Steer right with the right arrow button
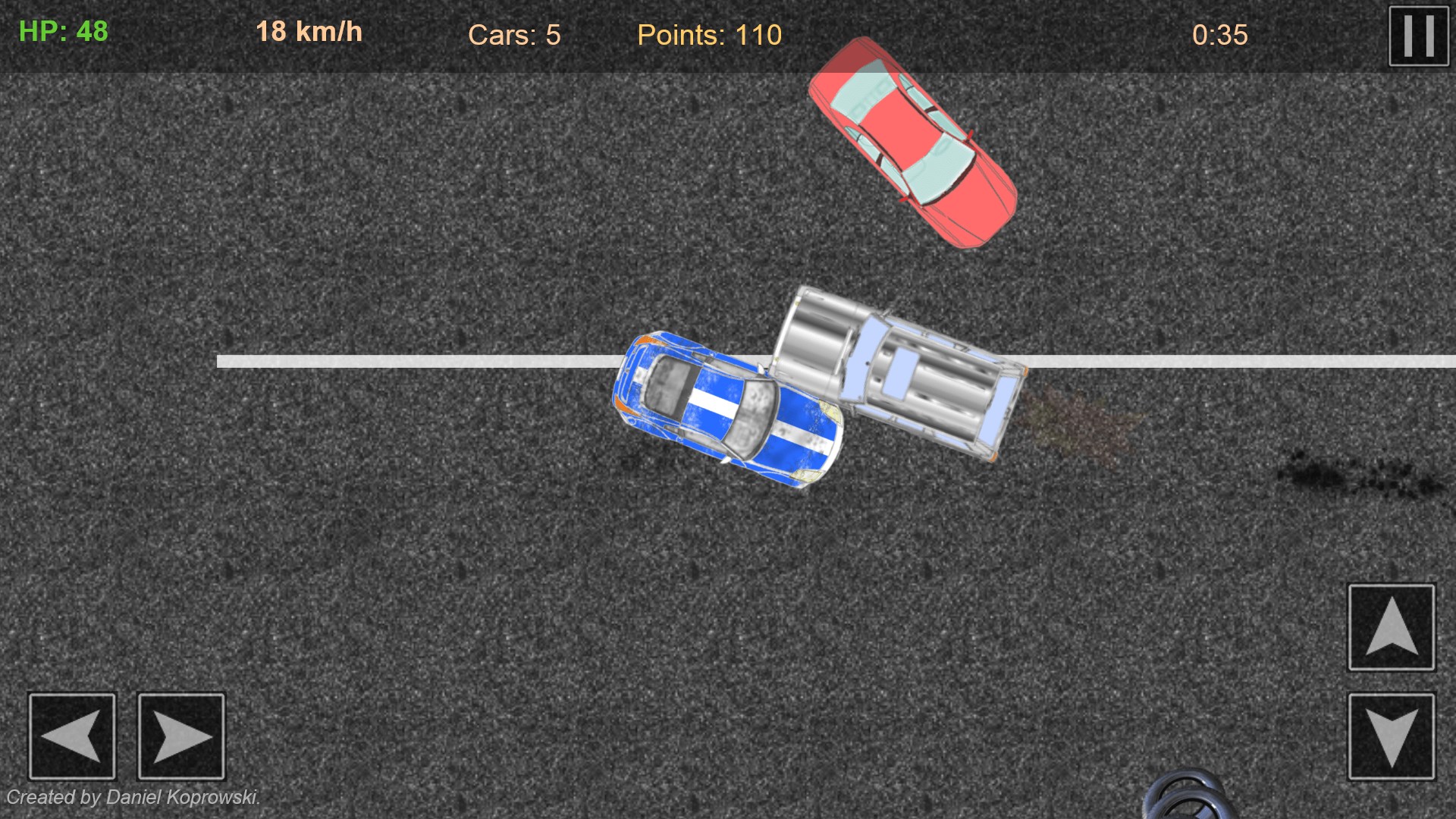The image size is (1456, 819). pos(181,736)
